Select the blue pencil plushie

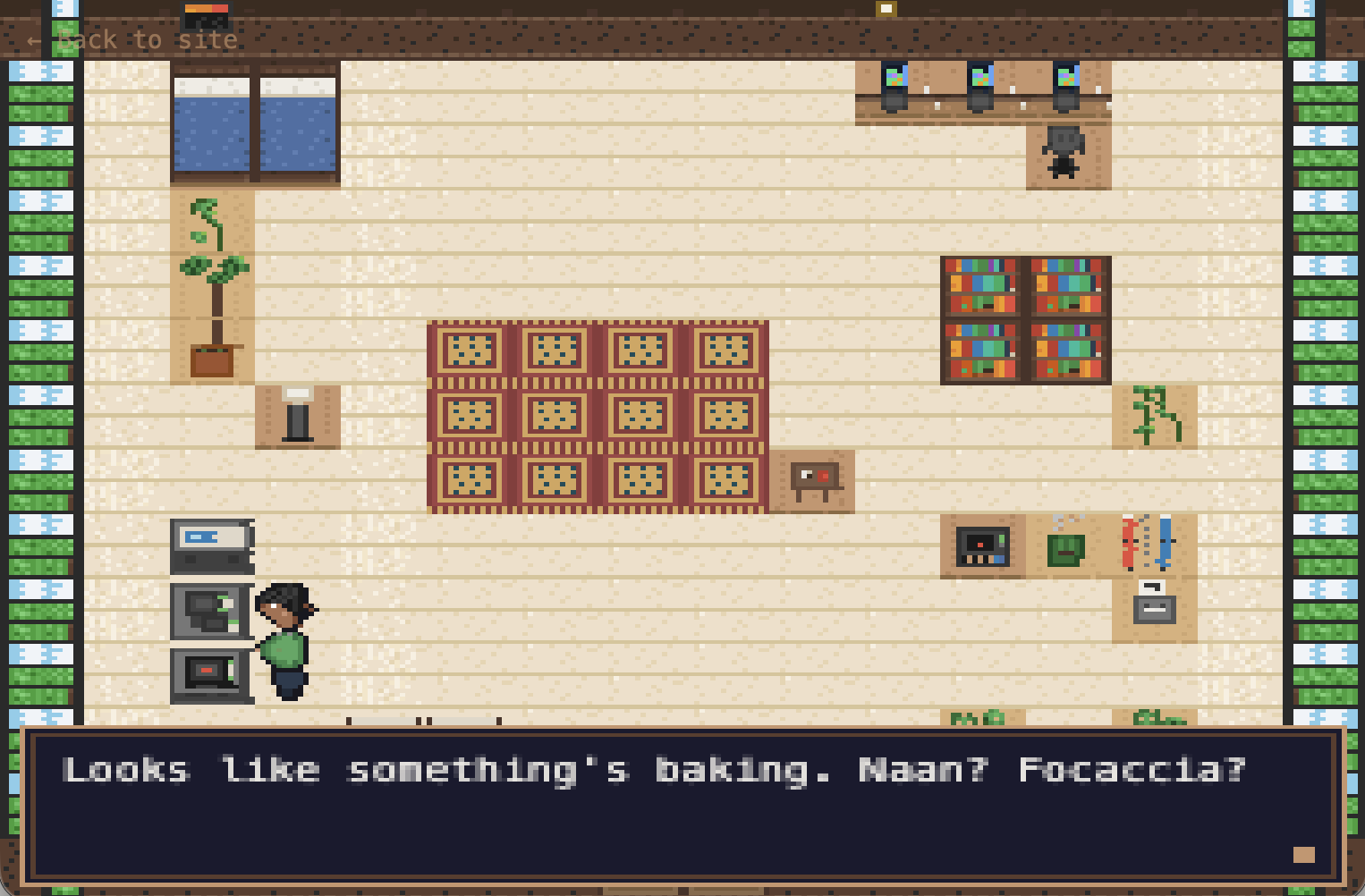[x=1163, y=544]
